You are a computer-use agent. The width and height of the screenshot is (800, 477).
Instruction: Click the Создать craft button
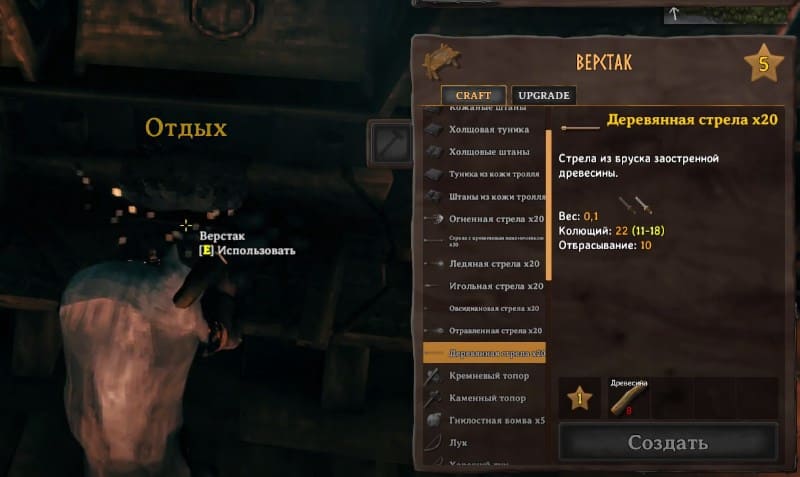click(x=667, y=442)
